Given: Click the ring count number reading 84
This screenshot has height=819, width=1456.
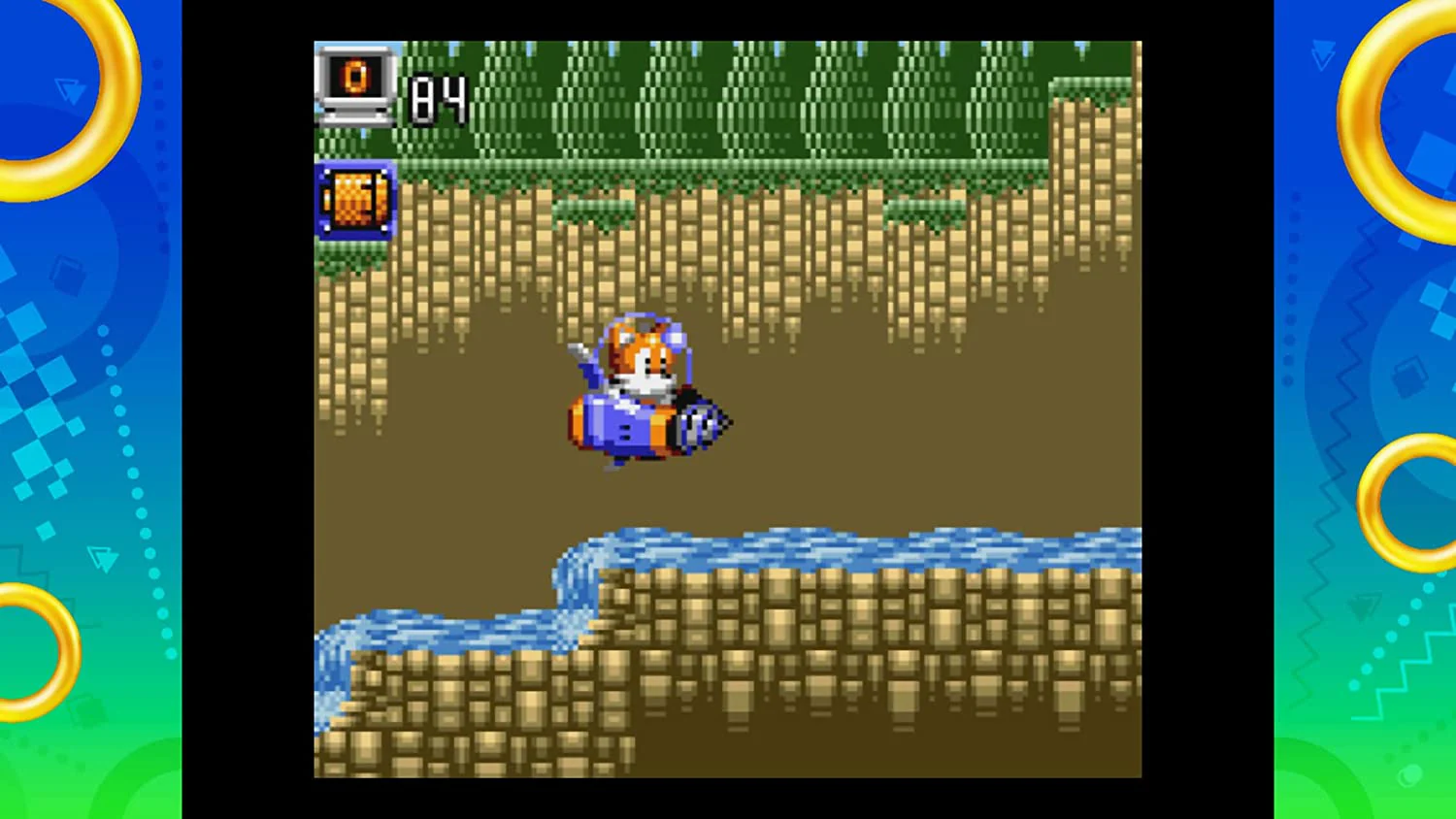Looking at the screenshot, I should click(x=435, y=97).
